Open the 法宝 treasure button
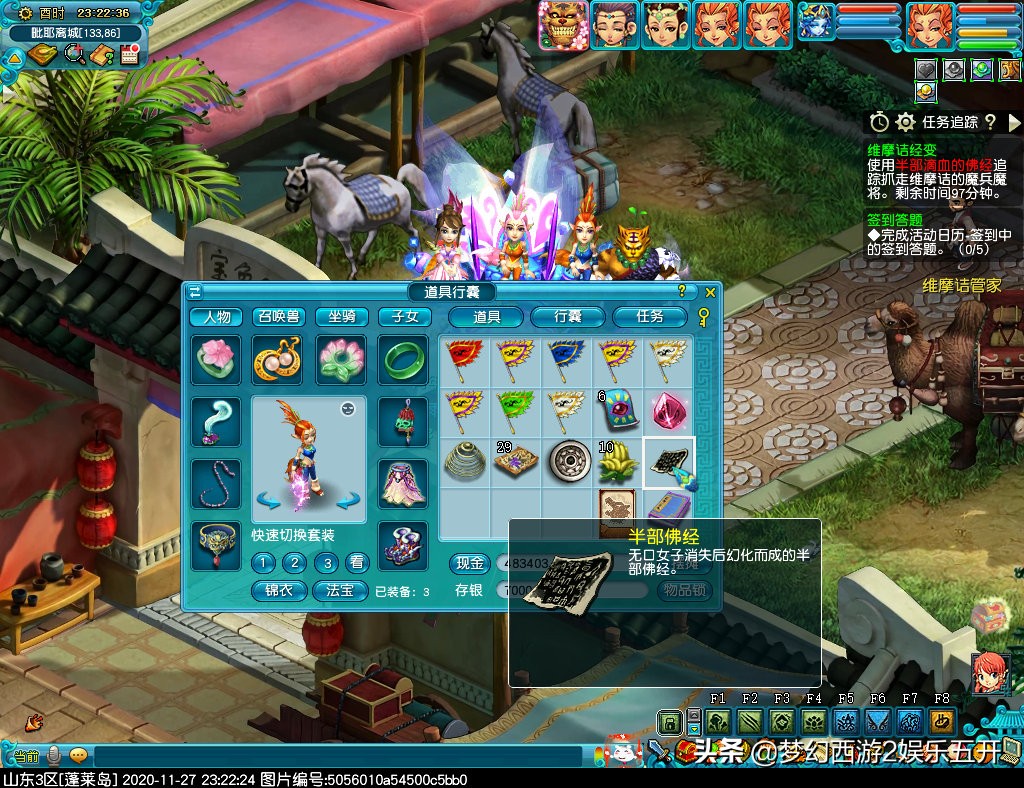1024x788 pixels. (340, 590)
